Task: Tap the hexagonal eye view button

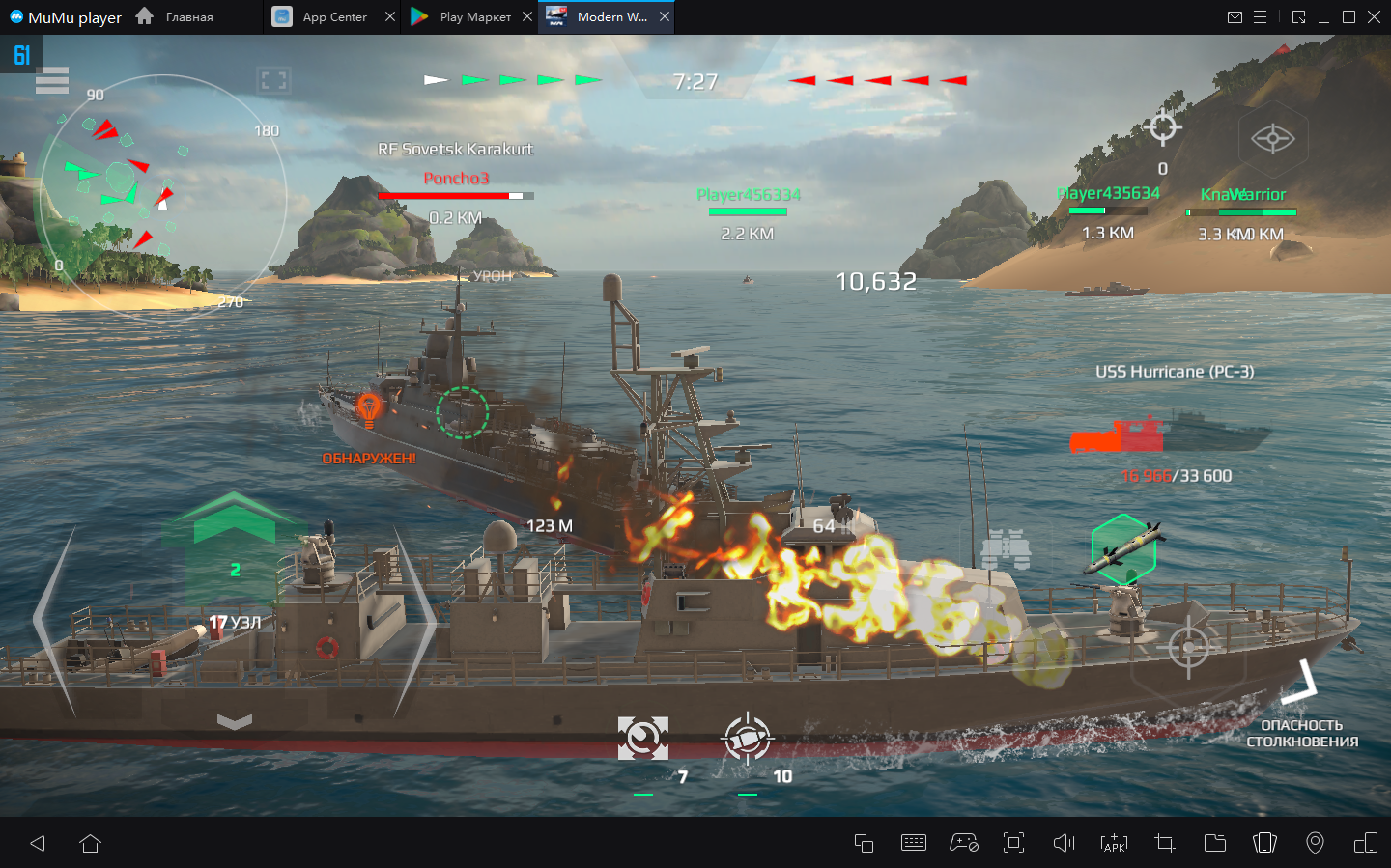Action: (1272, 139)
